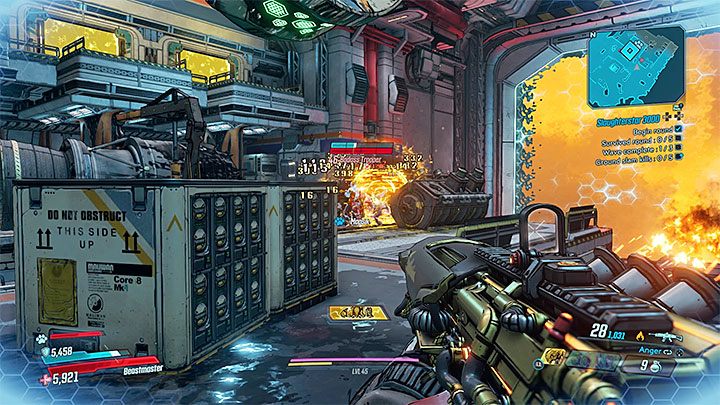Click the assault rifle weapon icon
The height and width of the screenshot is (405, 720).
click(x=668, y=339)
